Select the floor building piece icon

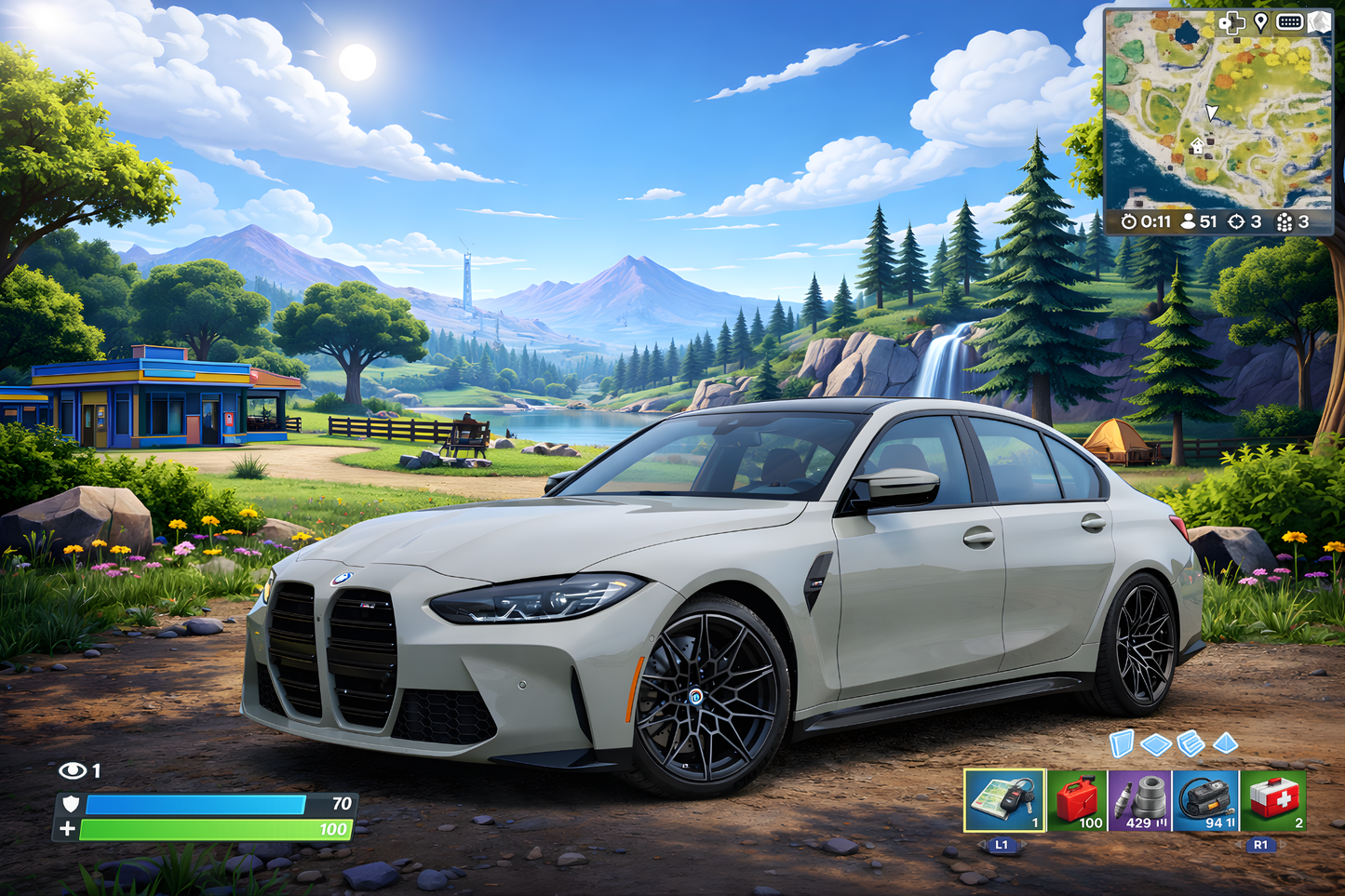pyautogui.click(x=1155, y=742)
